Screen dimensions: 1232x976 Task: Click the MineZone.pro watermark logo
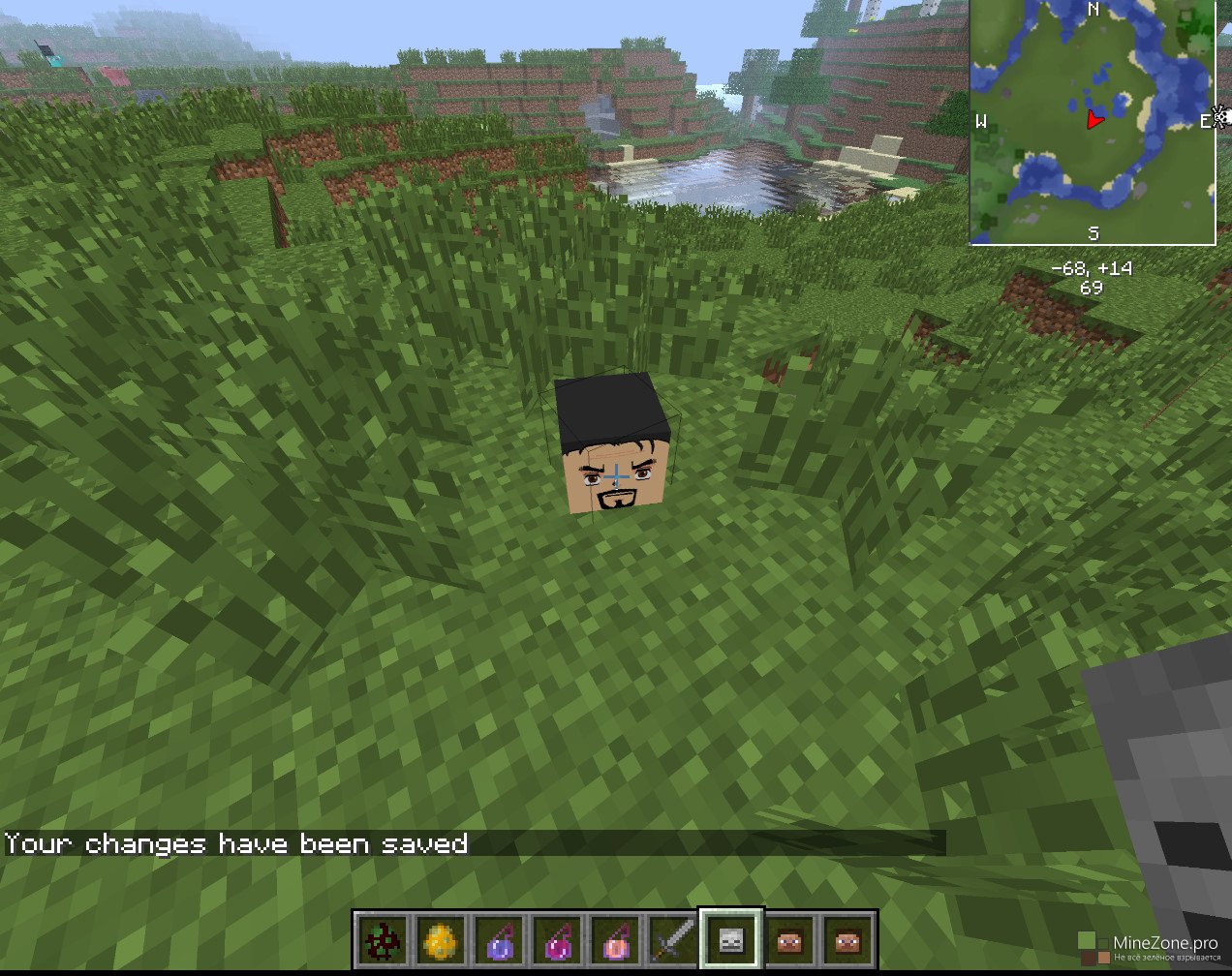point(1149,947)
